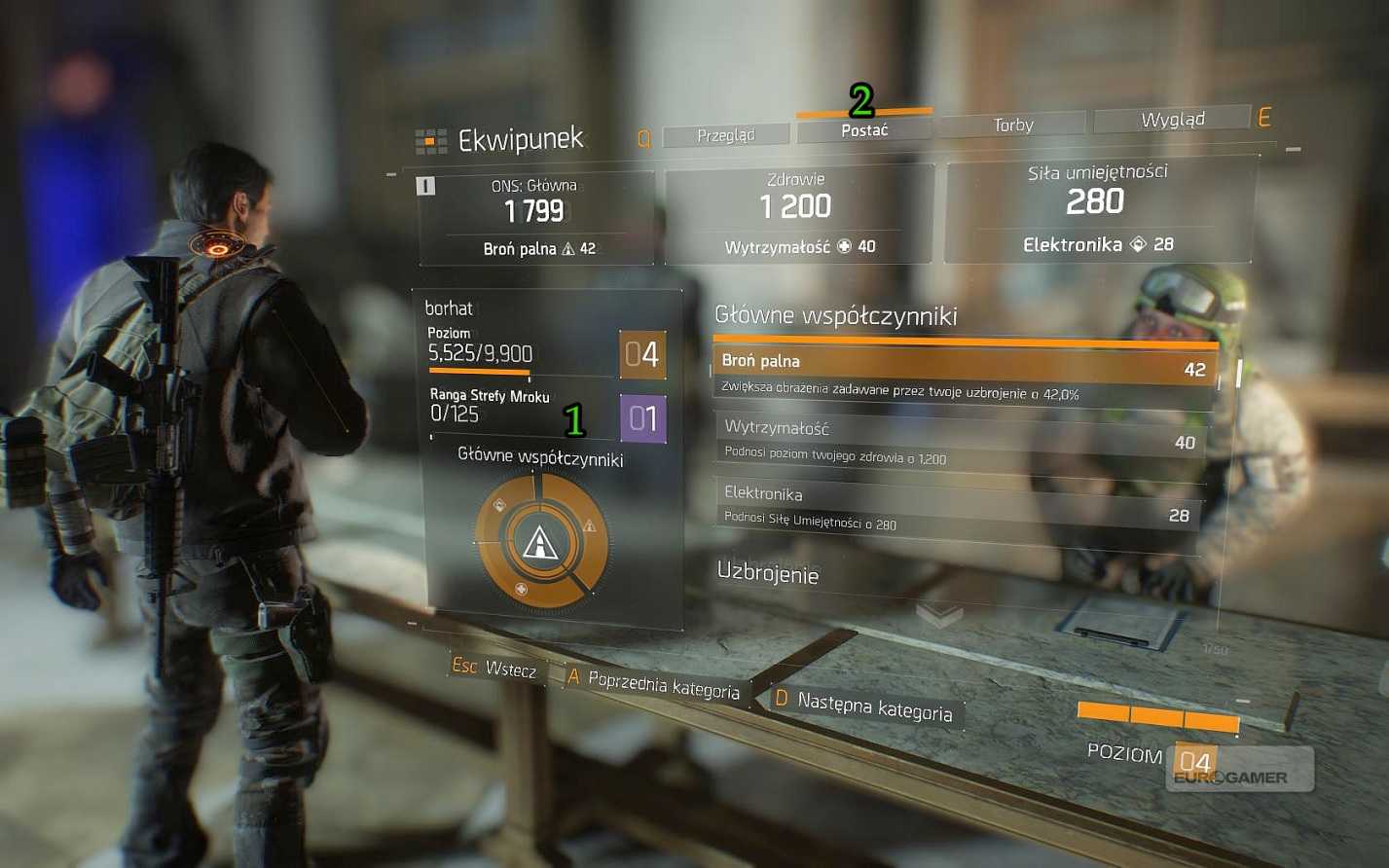
Task: Switch to the Wygląd tab
Action: point(1172,119)
